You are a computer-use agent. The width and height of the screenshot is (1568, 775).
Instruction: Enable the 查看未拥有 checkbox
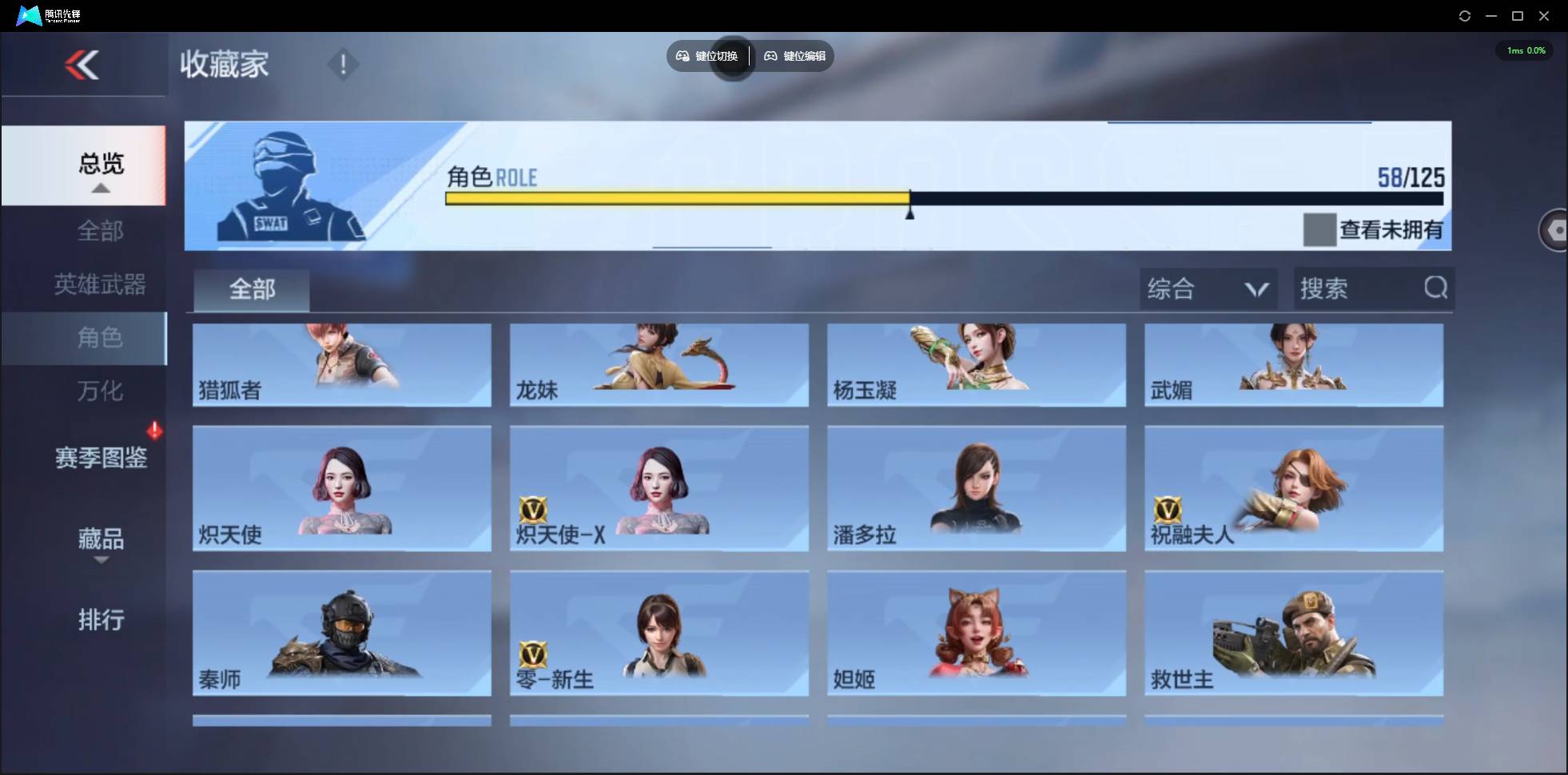tap(1319, 230)
